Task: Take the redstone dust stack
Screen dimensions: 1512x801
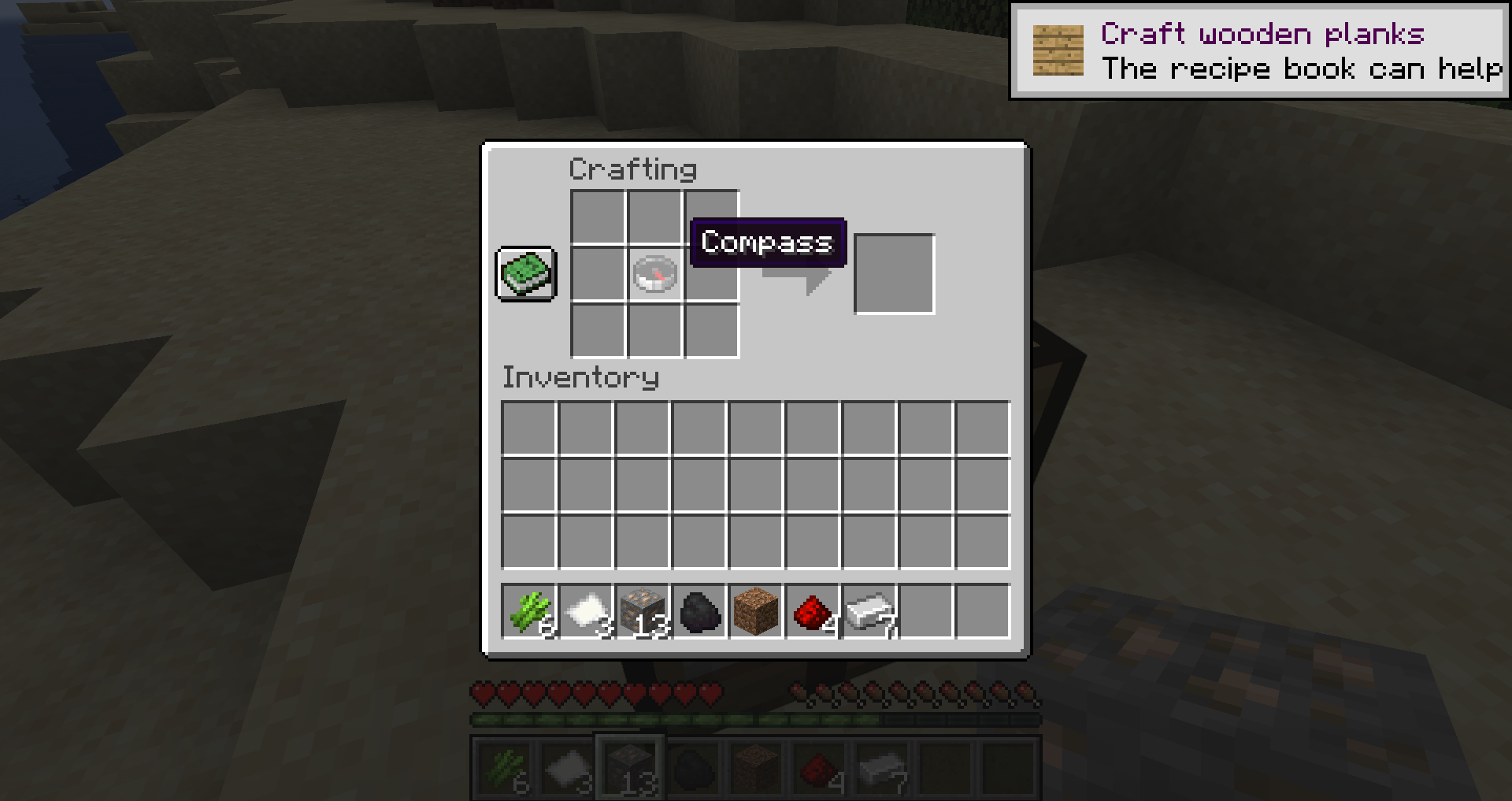Action: pos(813,611)
